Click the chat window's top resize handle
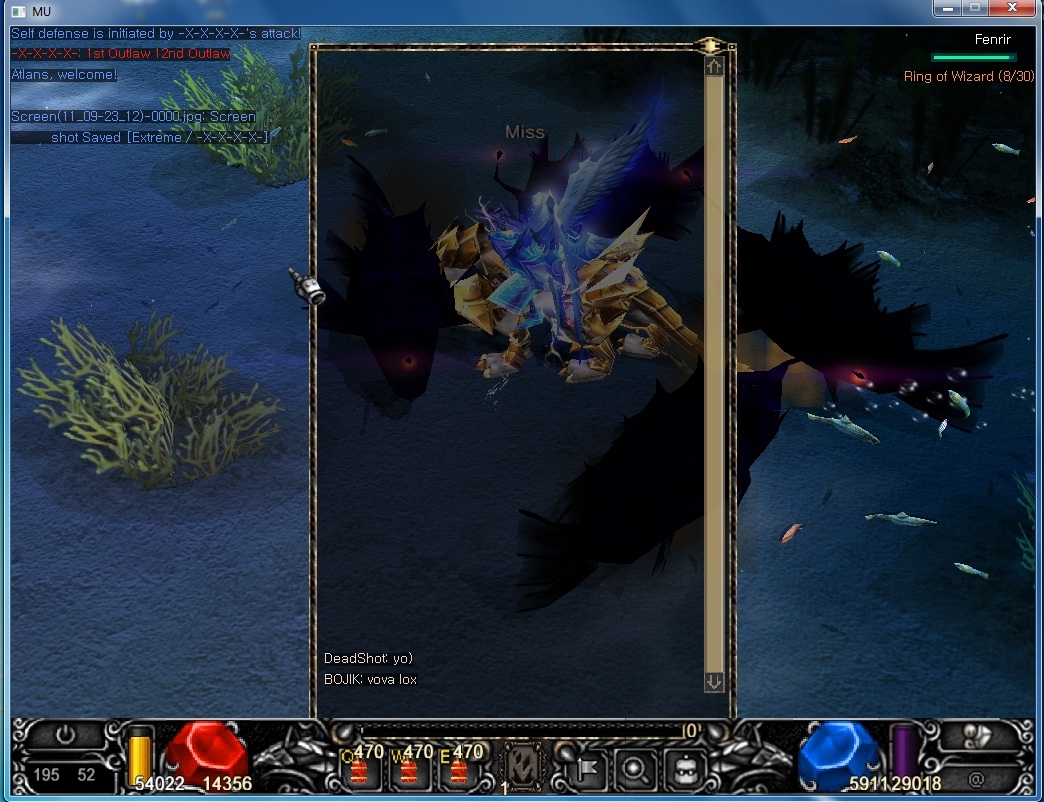 click(710, 46)
